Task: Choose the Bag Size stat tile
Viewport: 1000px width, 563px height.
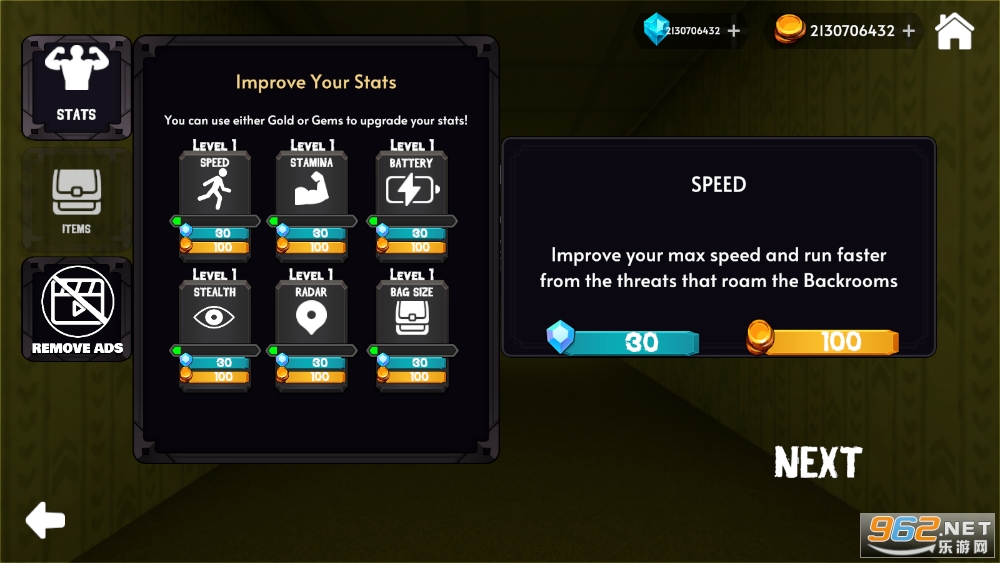Action: [411, 313]
